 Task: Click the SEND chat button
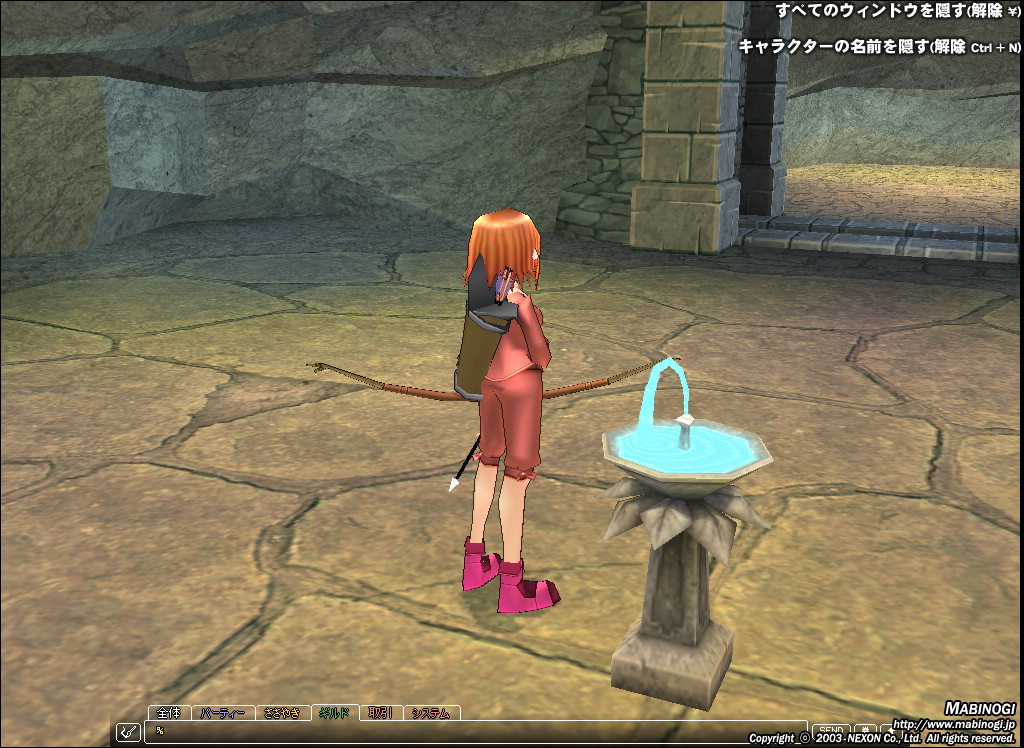coord(830,731)
